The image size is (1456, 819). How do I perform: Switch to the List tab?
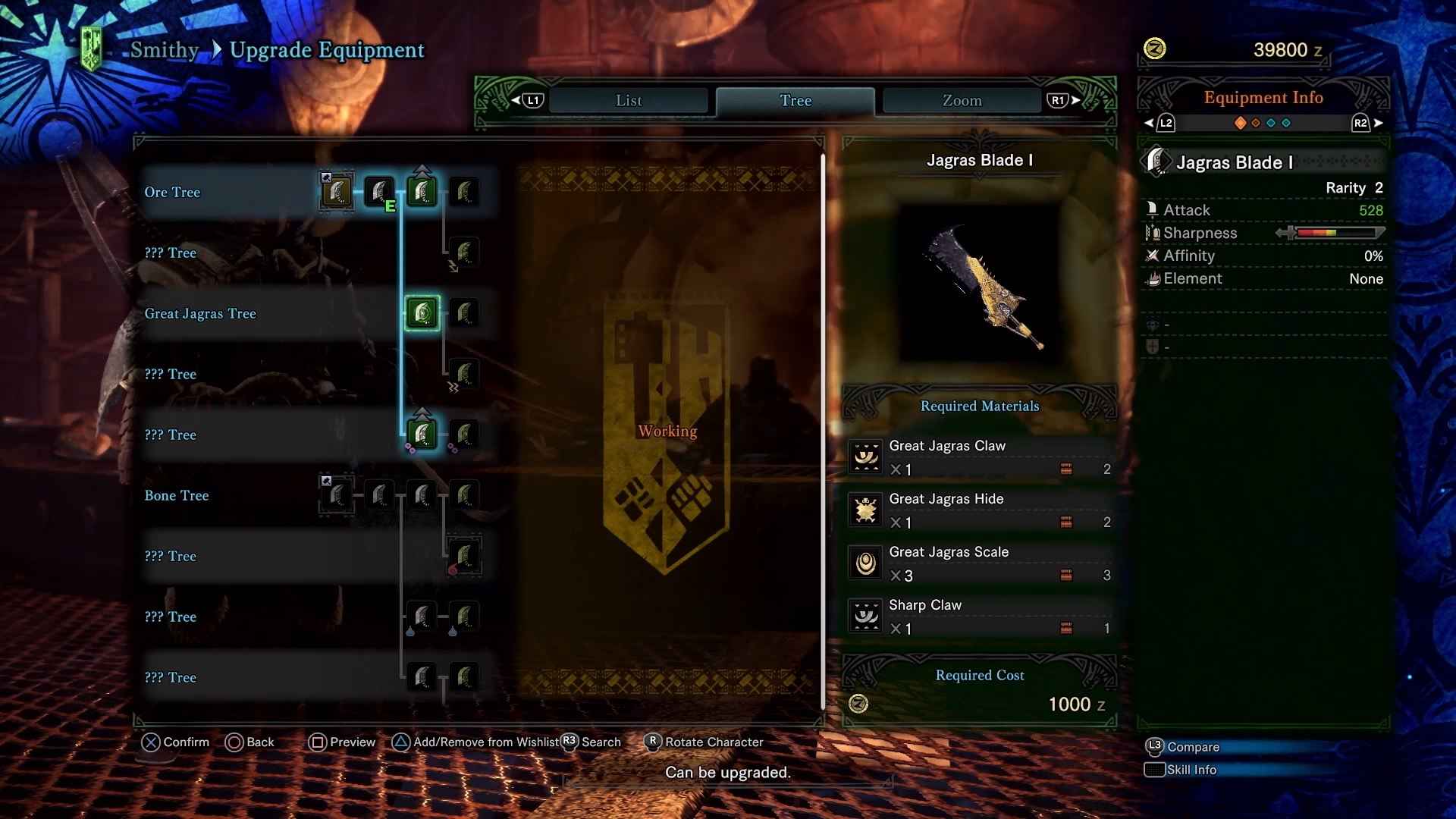629,100
